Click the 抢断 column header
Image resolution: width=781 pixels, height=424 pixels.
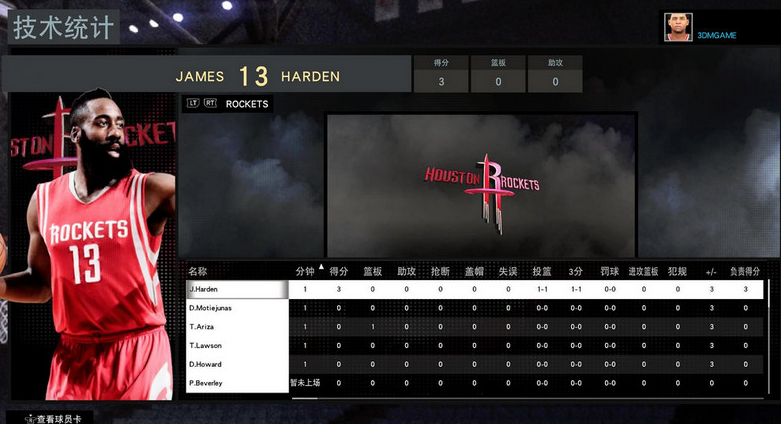(x=440, y=271)
